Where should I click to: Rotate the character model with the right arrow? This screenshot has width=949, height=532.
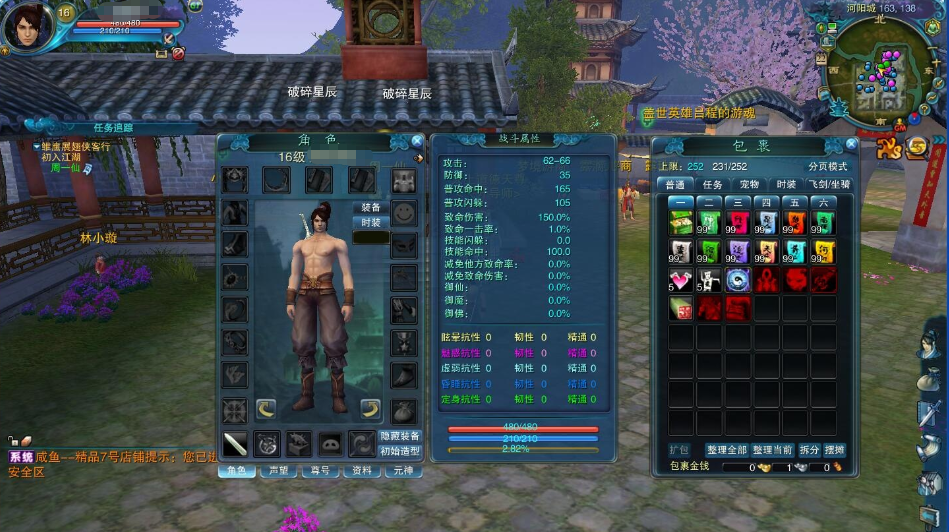click(370, 407)
